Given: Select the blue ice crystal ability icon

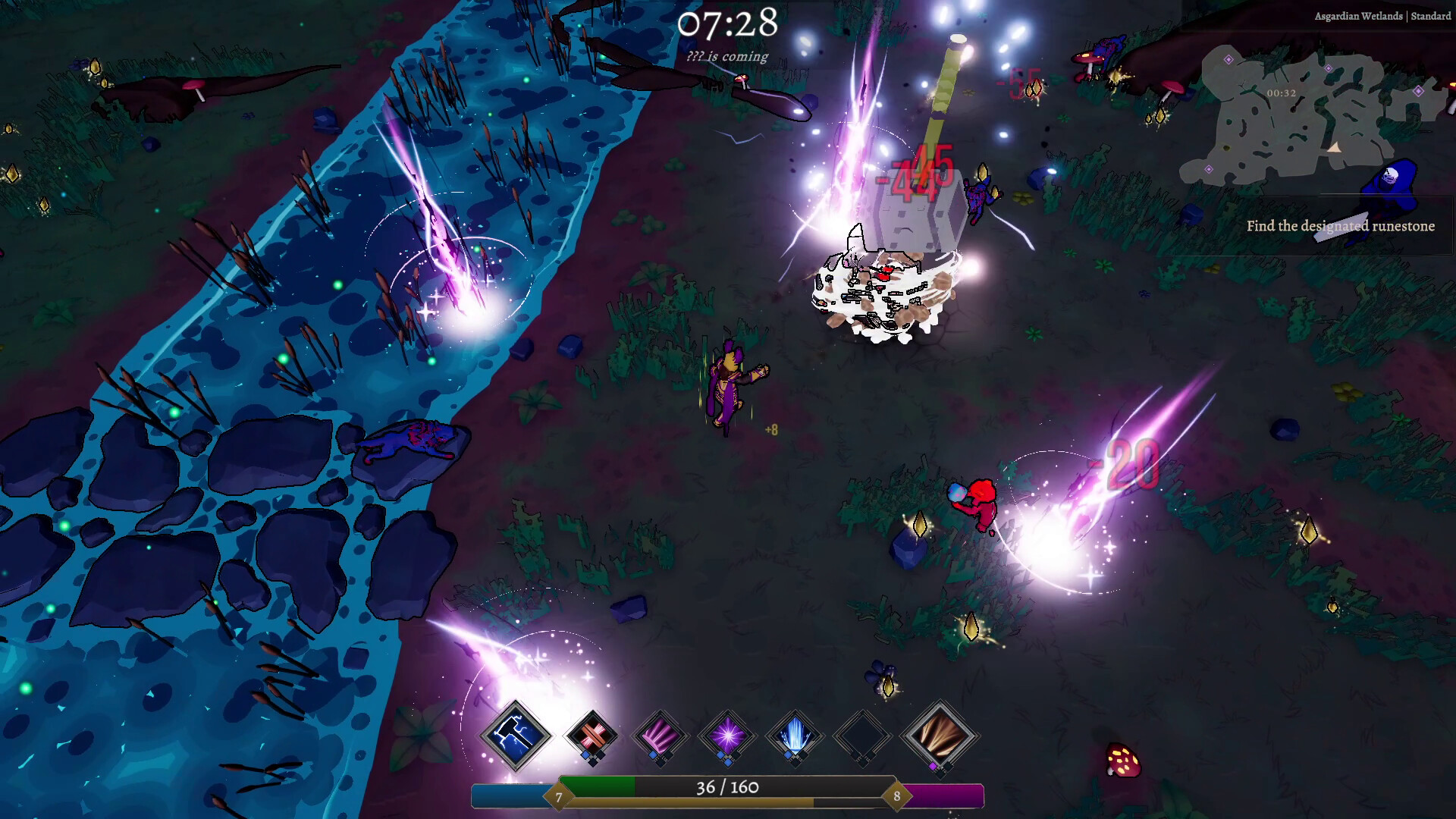Looking at the screenshot, I should pyautogui.click(x=795, y=736).
